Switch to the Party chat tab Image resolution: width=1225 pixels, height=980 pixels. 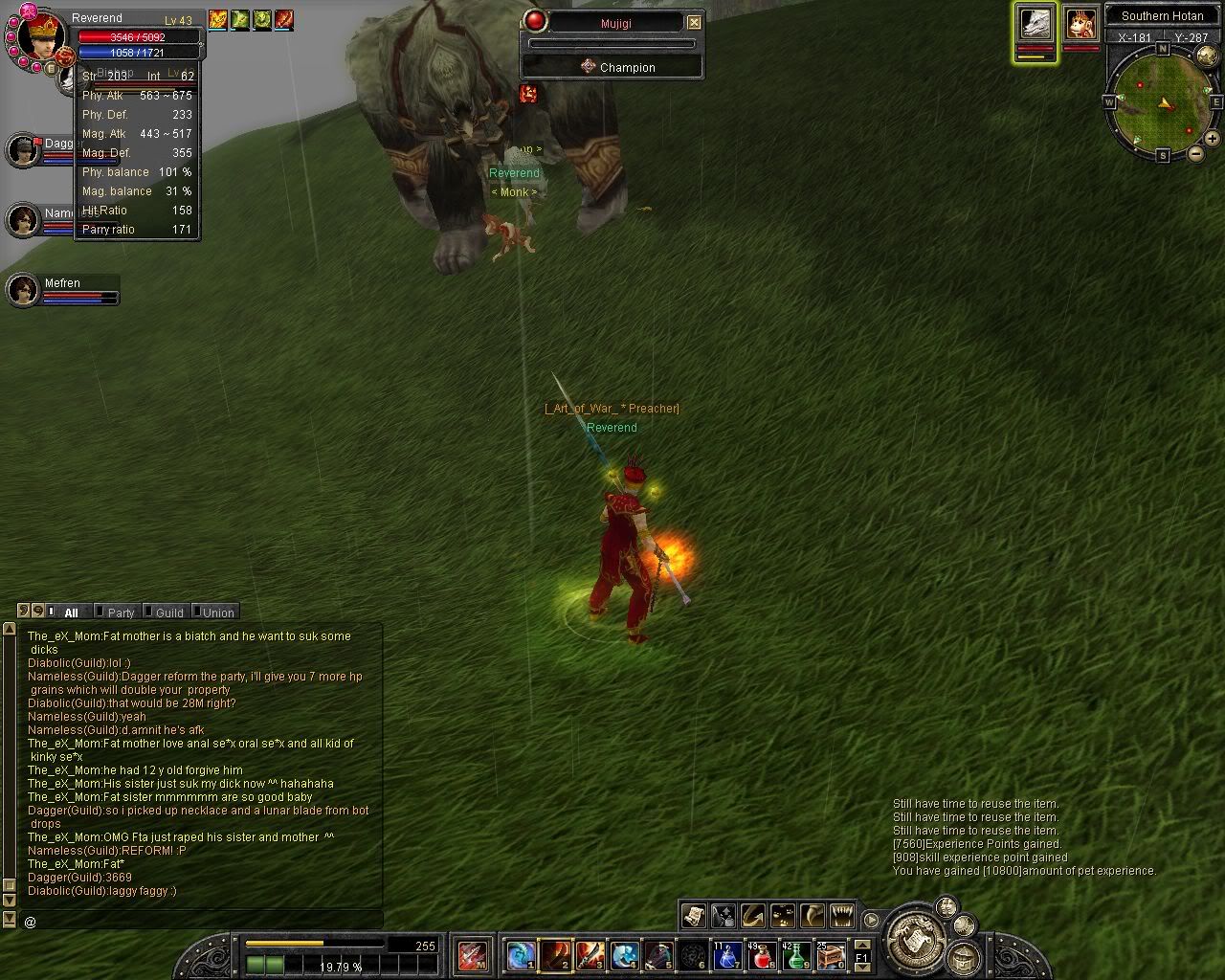(x=121, y=612)
